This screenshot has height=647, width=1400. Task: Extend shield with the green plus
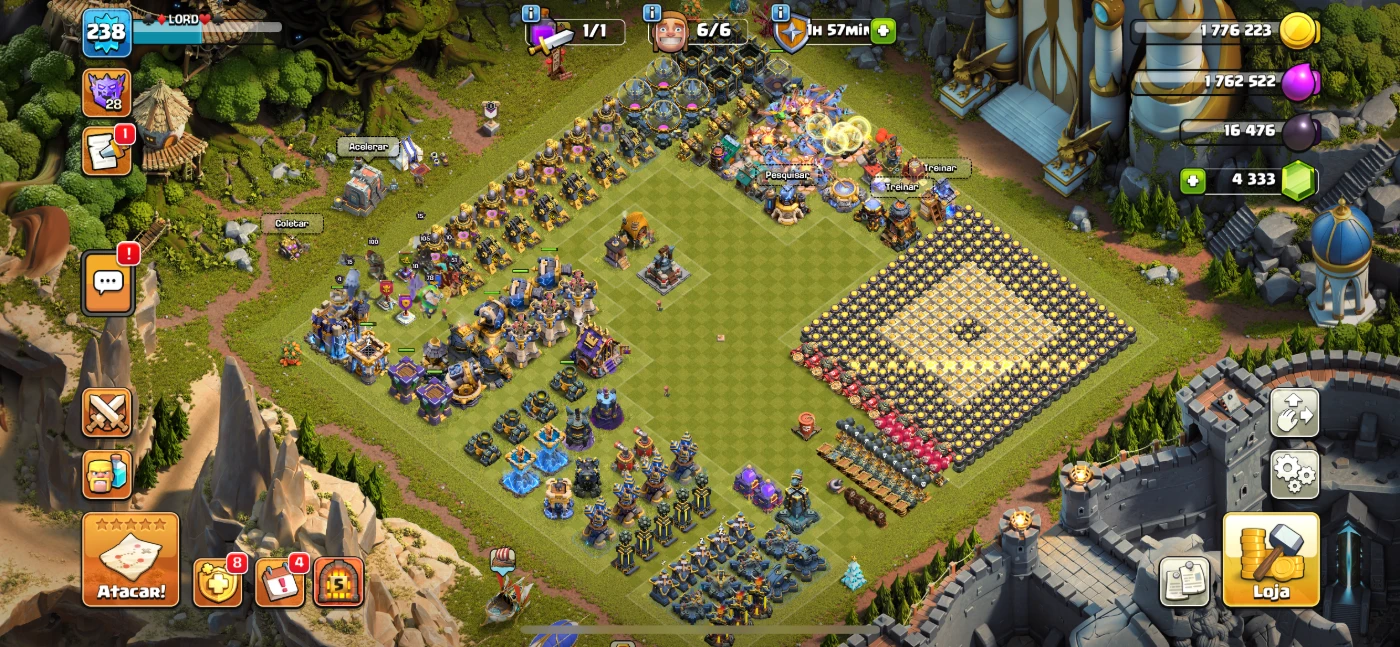[883, 31]
